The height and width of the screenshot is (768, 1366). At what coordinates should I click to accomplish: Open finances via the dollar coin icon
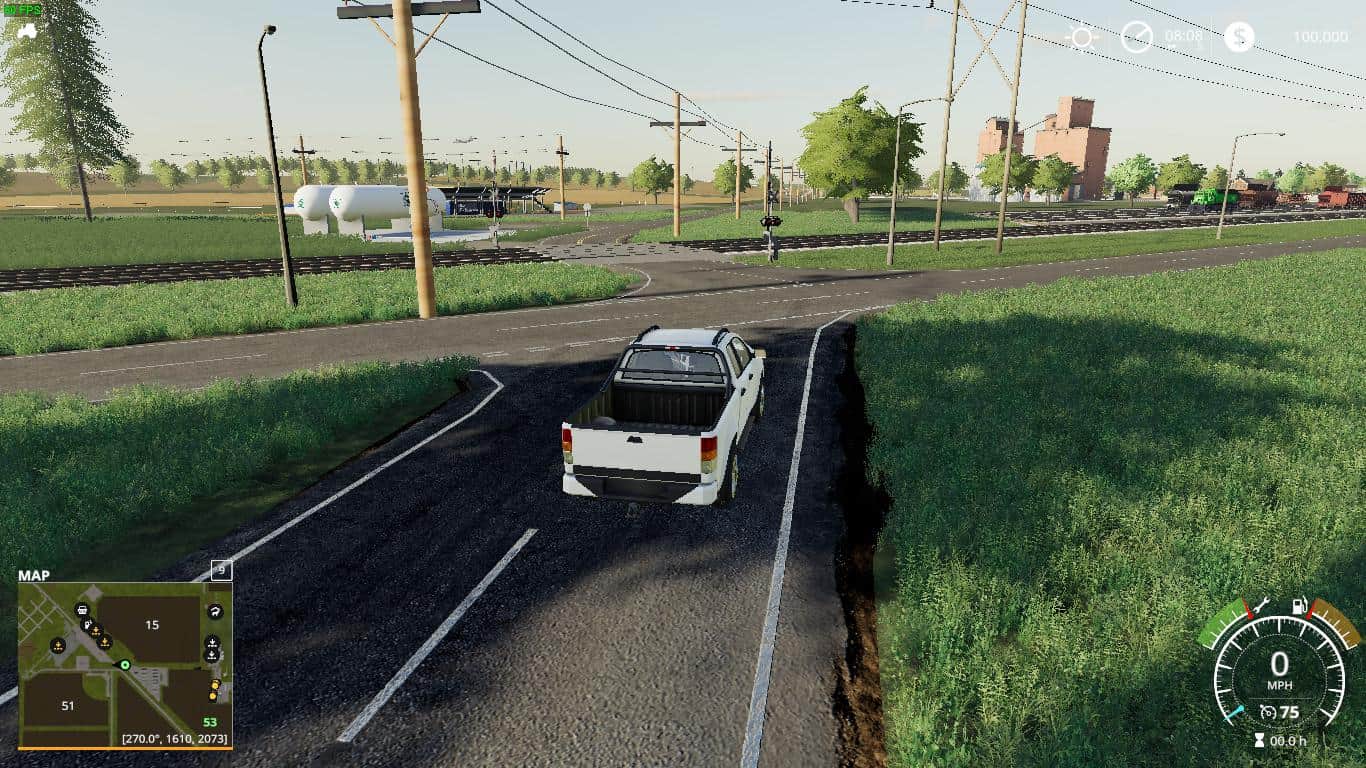pos(1239,37)
